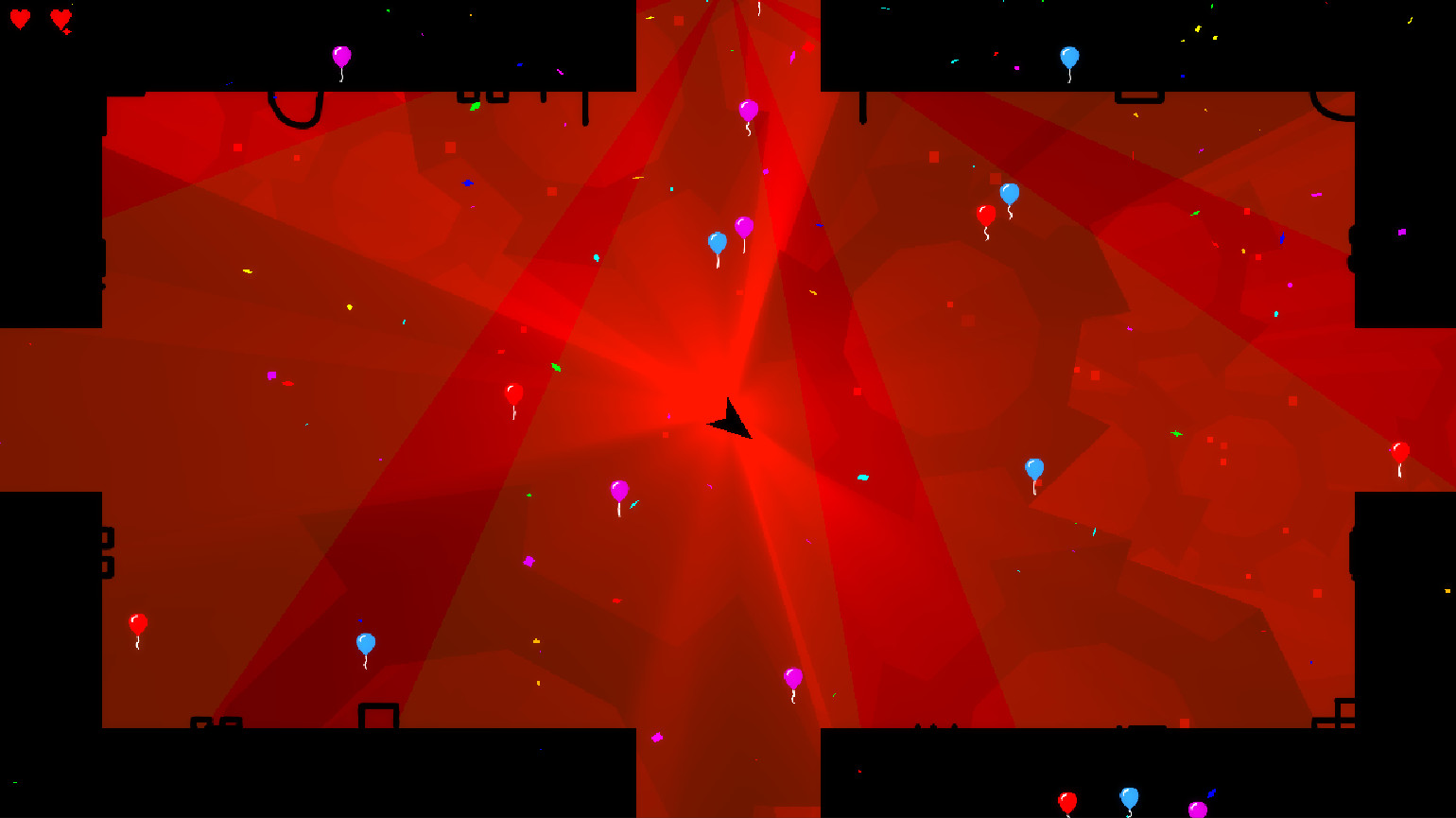
Task: Click the red and blue balloon pair upper-right
Action: 997,204
